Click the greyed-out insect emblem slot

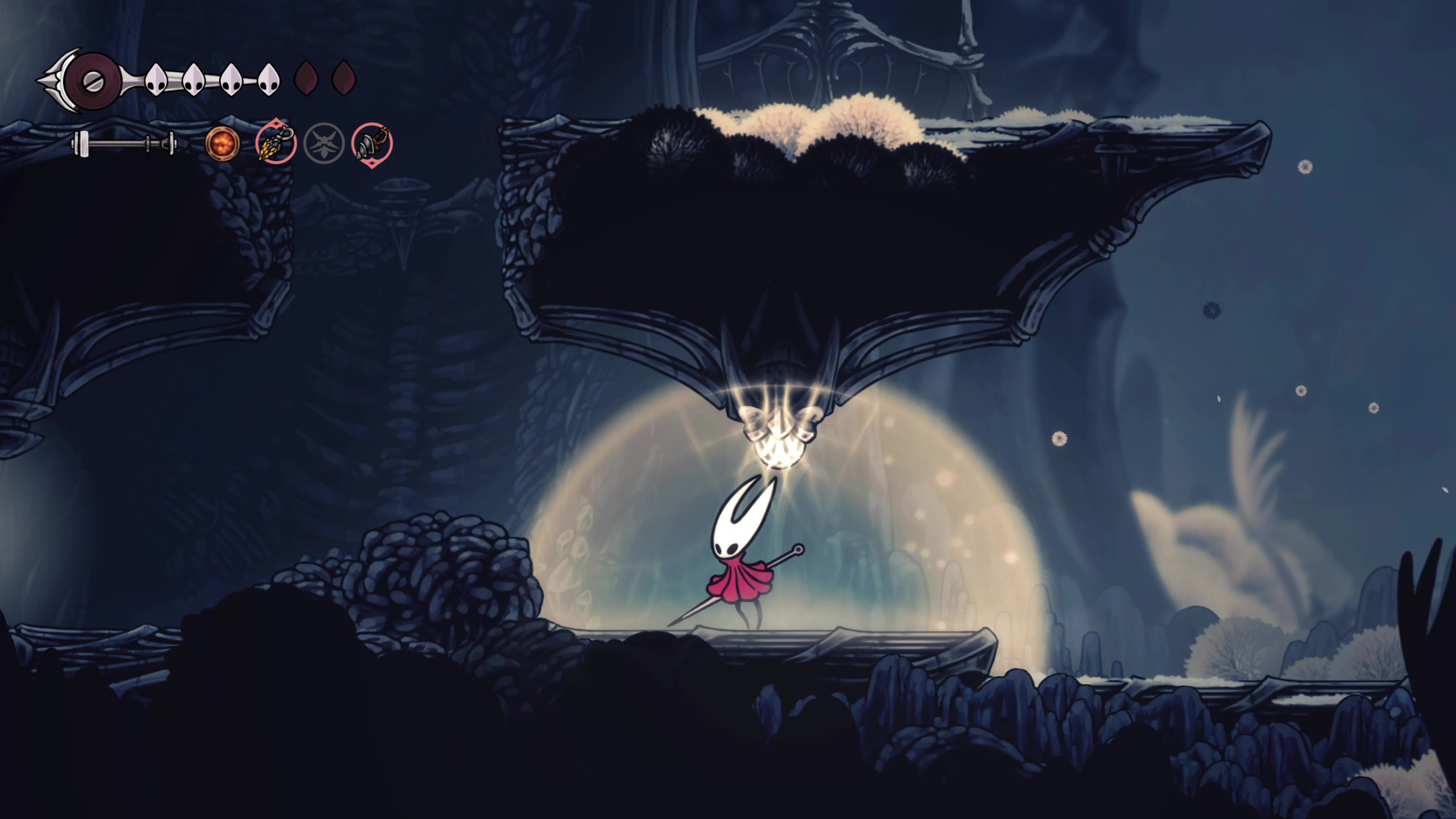(324, 143)
